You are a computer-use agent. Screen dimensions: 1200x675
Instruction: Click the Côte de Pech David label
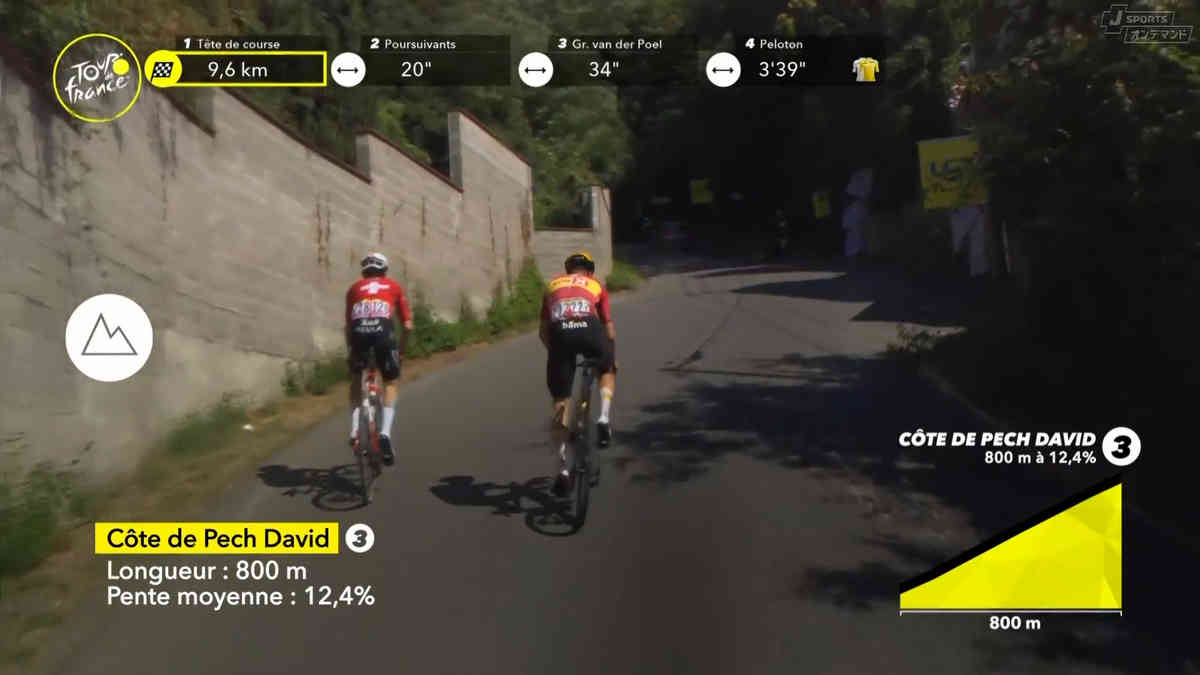coord(217,539)
